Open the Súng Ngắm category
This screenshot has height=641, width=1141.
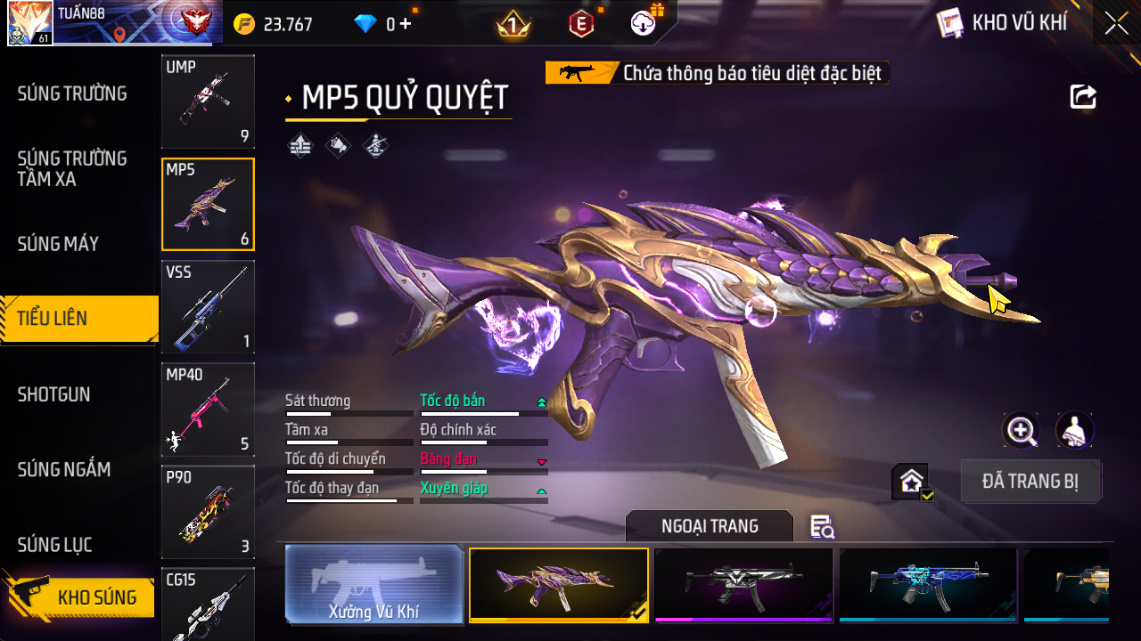(x=64, y=469)
